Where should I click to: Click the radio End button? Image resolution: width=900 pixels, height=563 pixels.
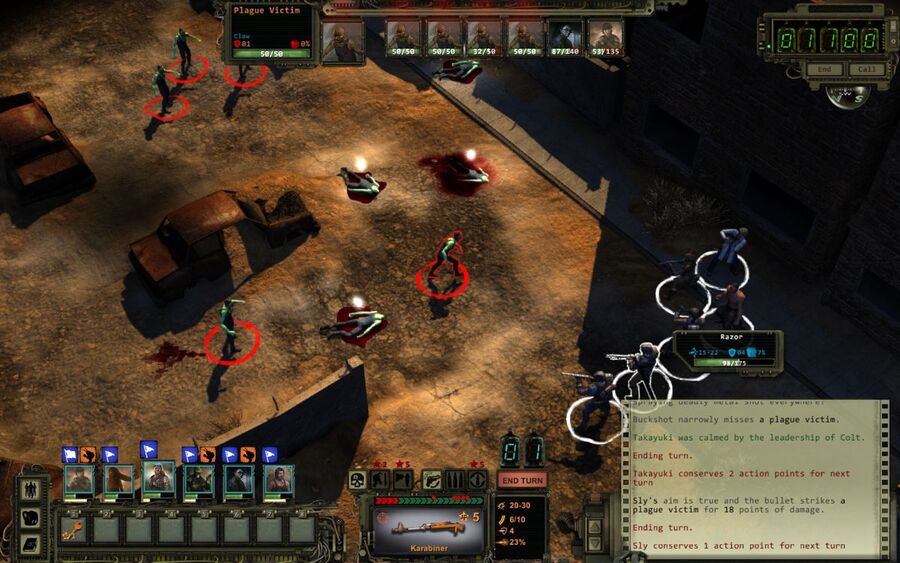(824, 70)
